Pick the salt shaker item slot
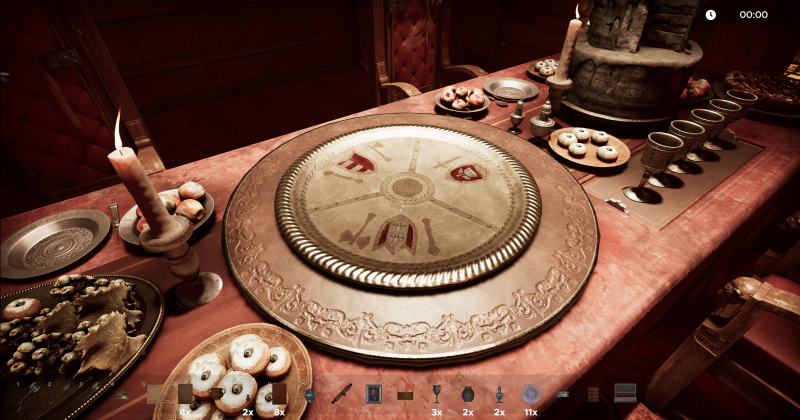This screenshot has height=420, width=800. point(499,393)
